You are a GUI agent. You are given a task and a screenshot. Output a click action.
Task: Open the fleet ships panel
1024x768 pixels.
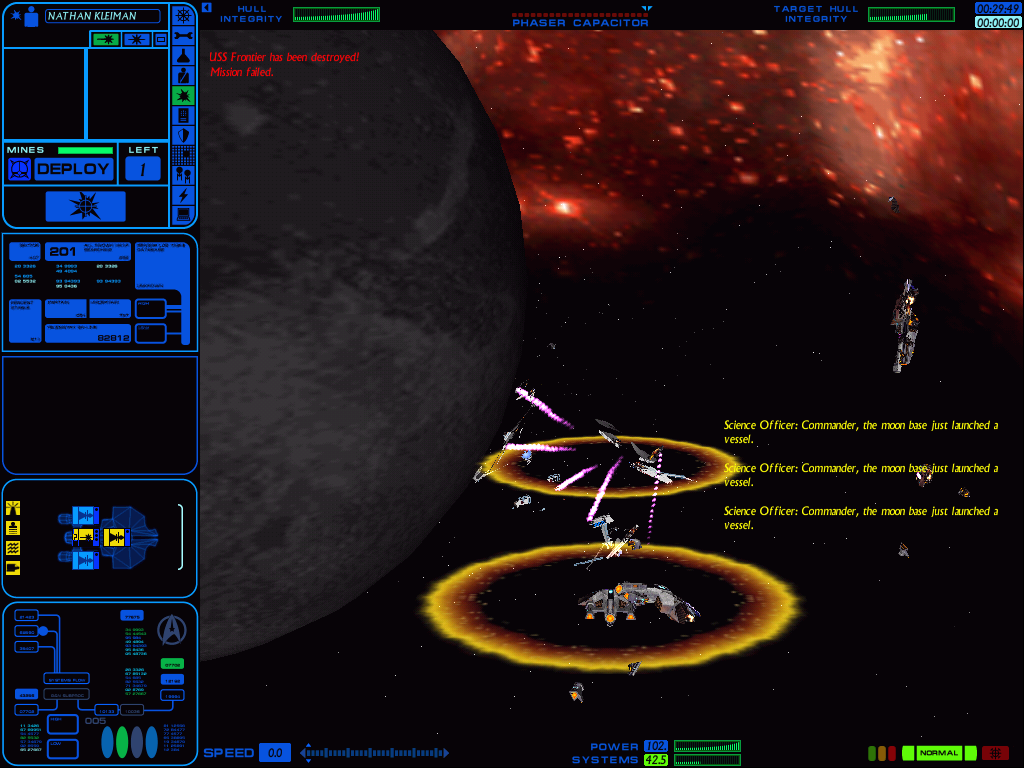[183, 175]
